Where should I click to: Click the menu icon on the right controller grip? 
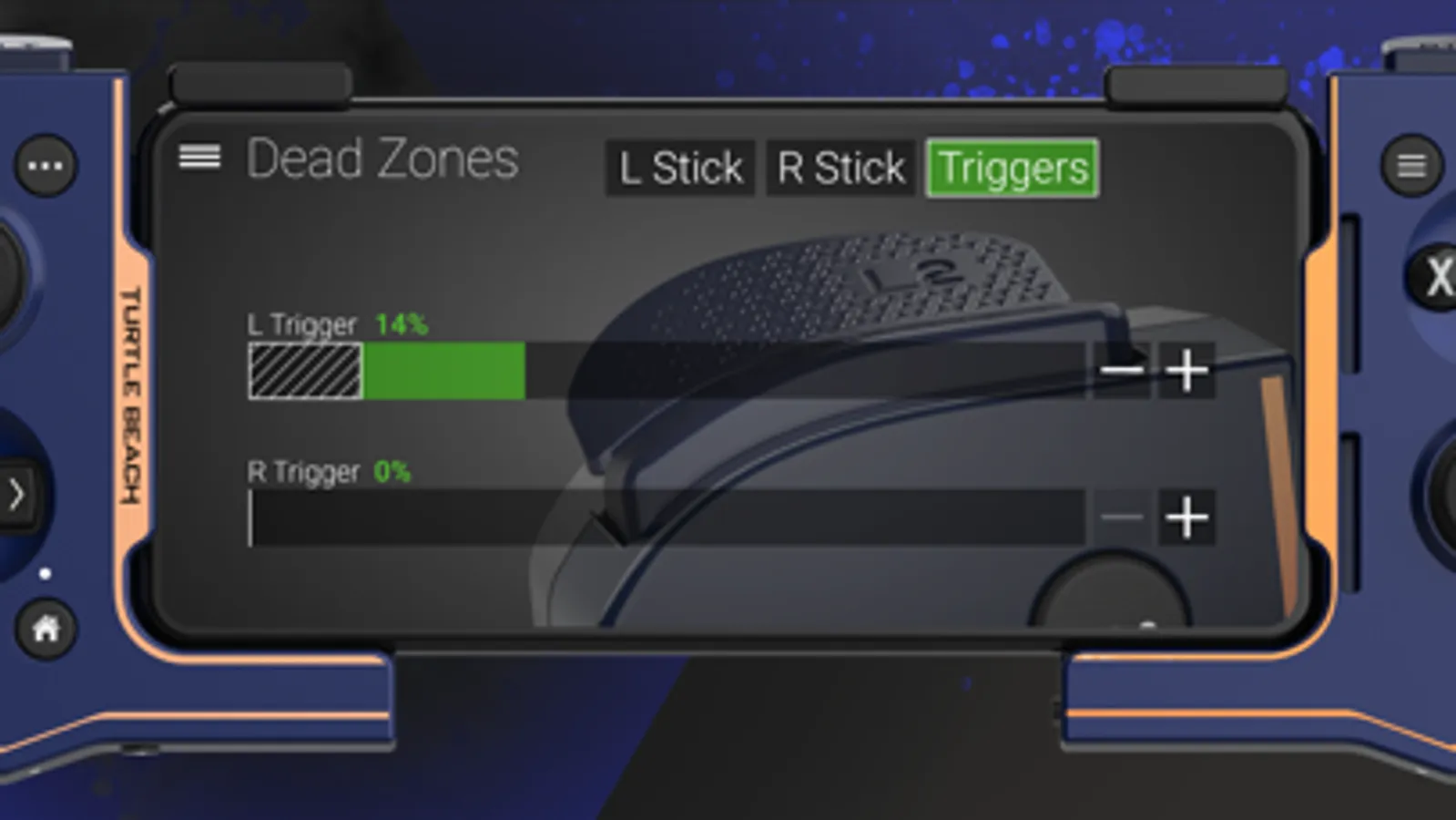coord(1411,165)
